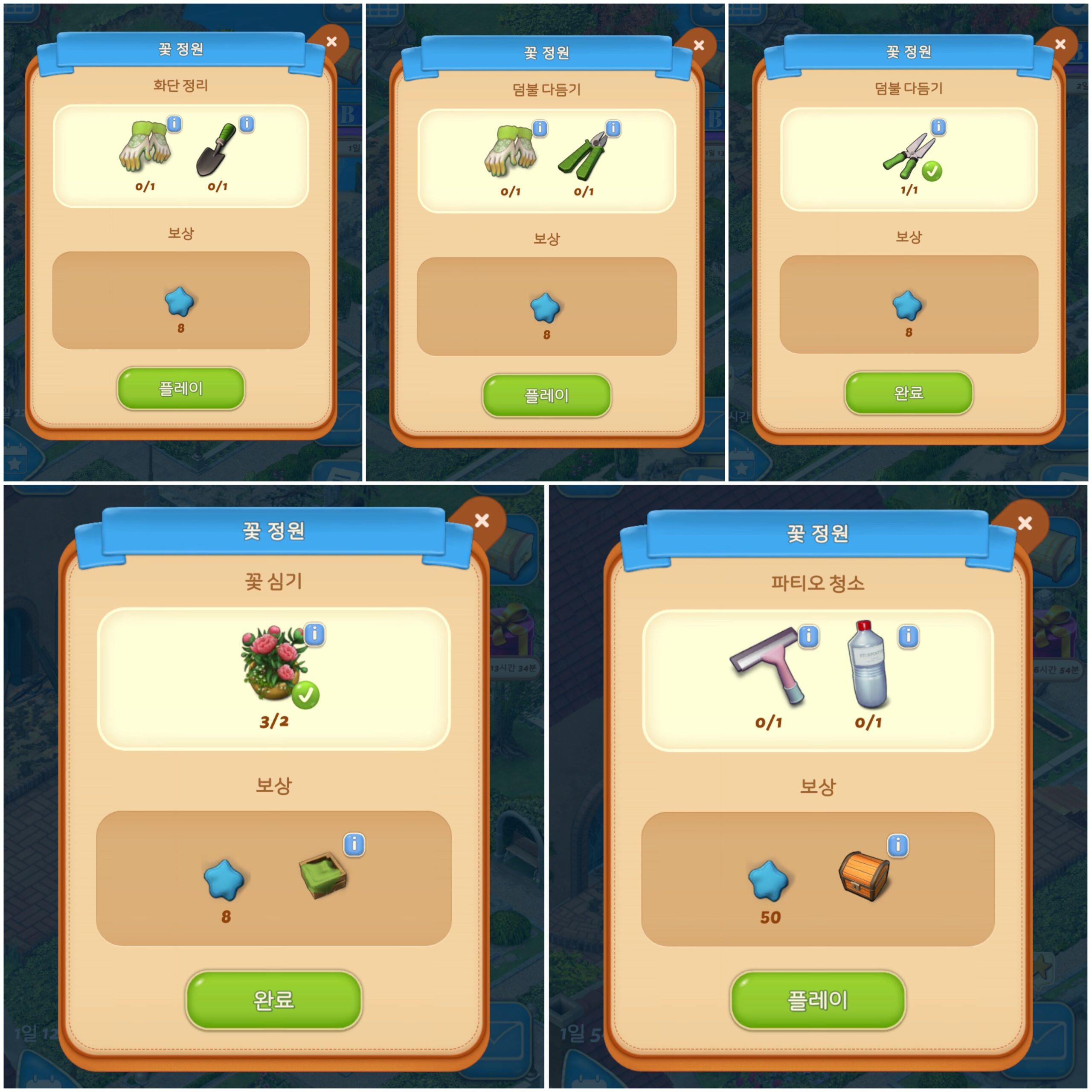1092x1092 pixels.
Task: Open gloves info in 덤불 다듬기 panel
Action: [x=540, y=128]
